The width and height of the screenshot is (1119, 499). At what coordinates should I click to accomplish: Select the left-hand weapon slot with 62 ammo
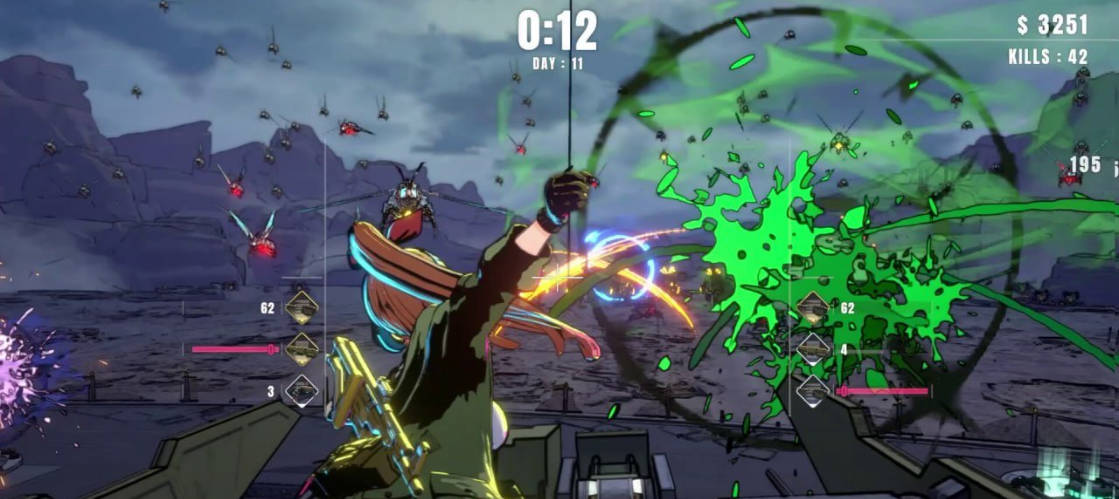[x=301, y=307]
